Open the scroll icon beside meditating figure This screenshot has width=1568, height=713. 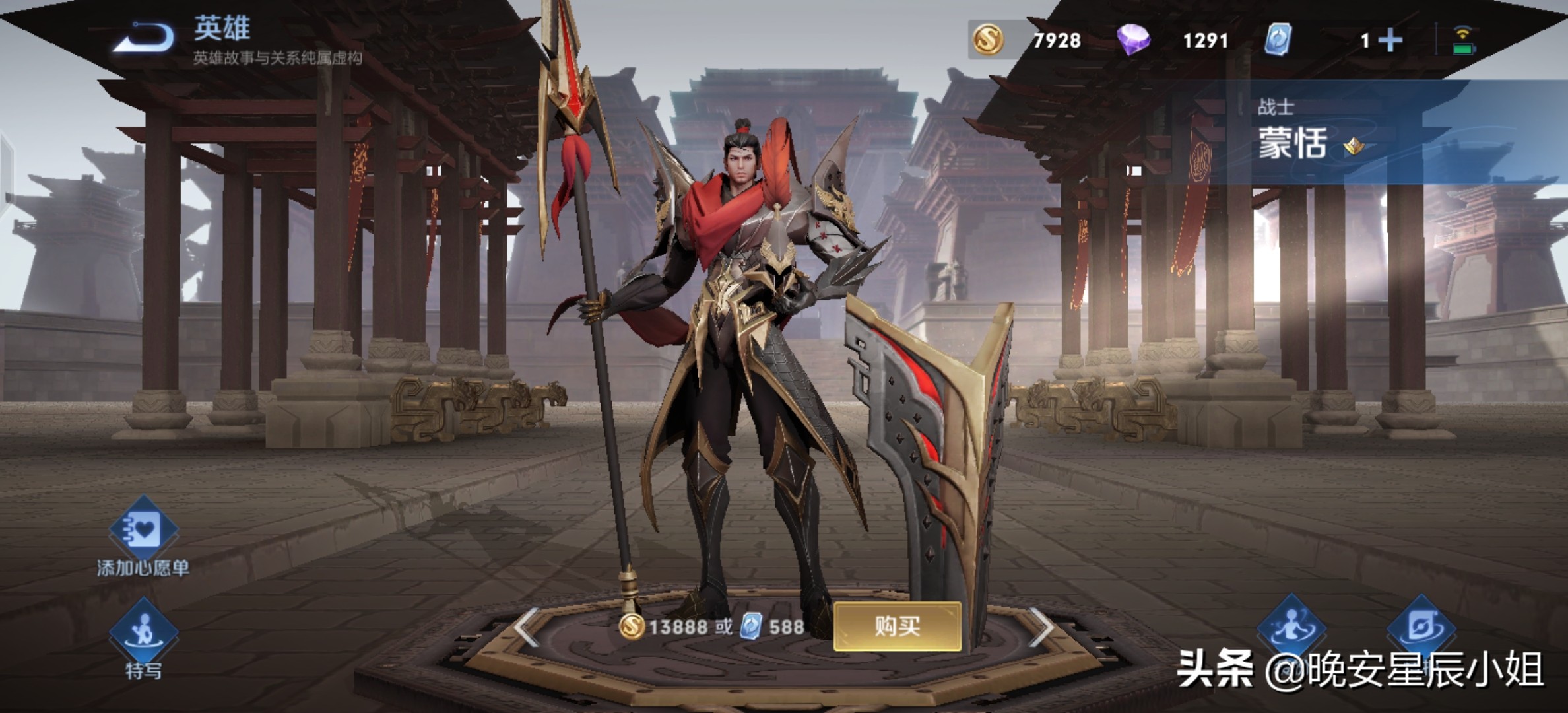coord(1420,627)
